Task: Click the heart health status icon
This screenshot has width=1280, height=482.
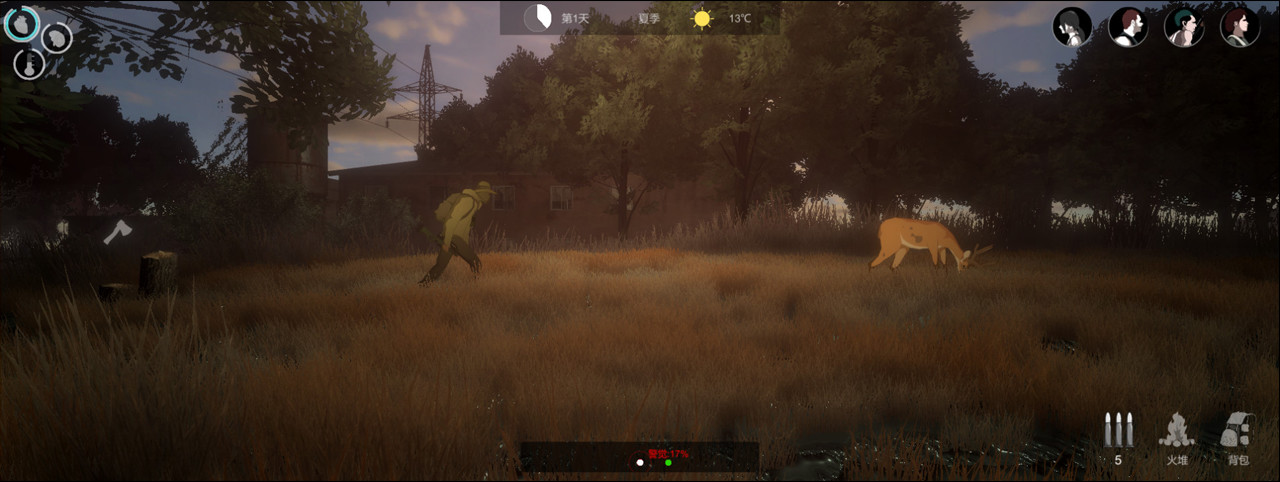Action: 21,24
